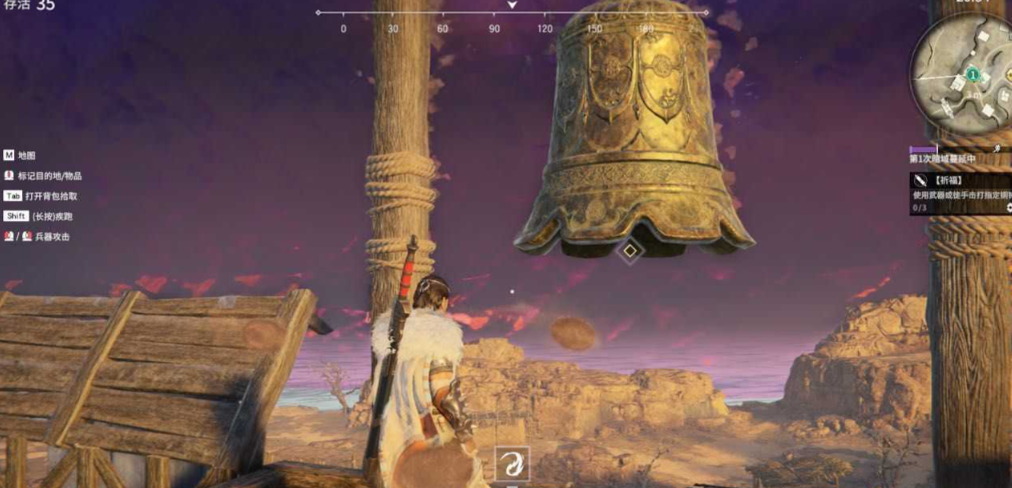Click the diamond objective marker under the bell
The width and height of the screenshot is (1012, 488).
pyautogui.click(x=629, y=250)
